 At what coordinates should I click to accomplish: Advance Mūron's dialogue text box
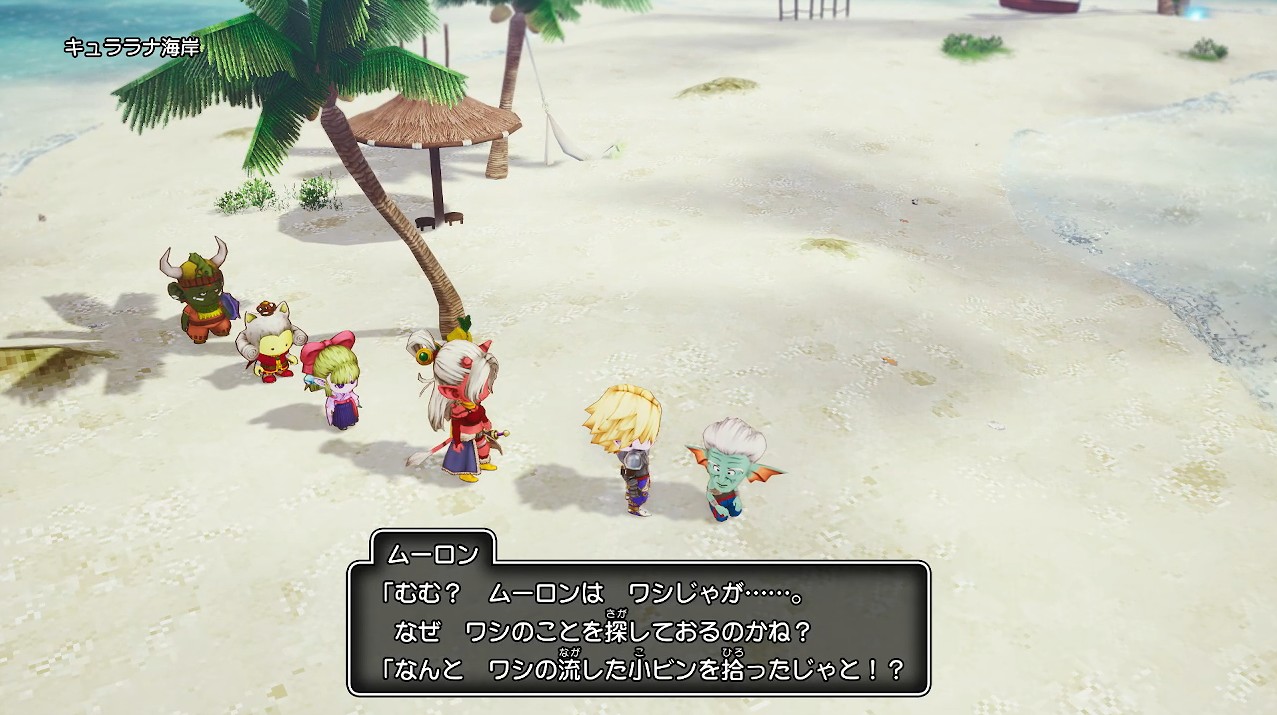pos(639,627)
